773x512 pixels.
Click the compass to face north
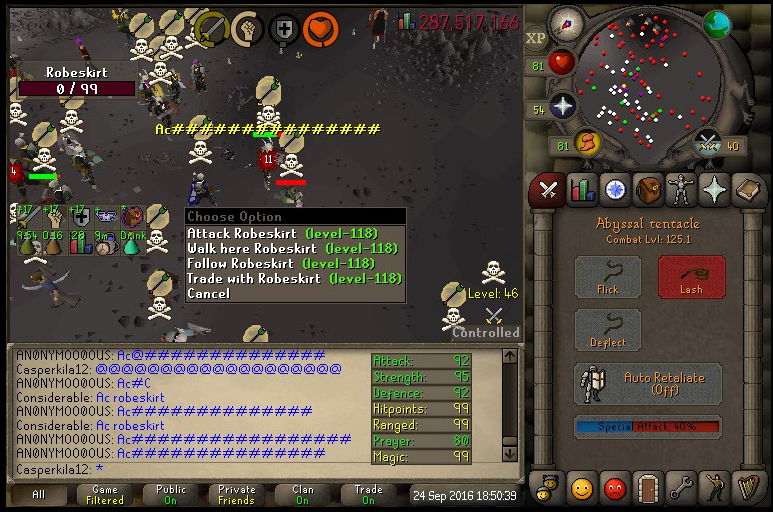click(566, 23)
